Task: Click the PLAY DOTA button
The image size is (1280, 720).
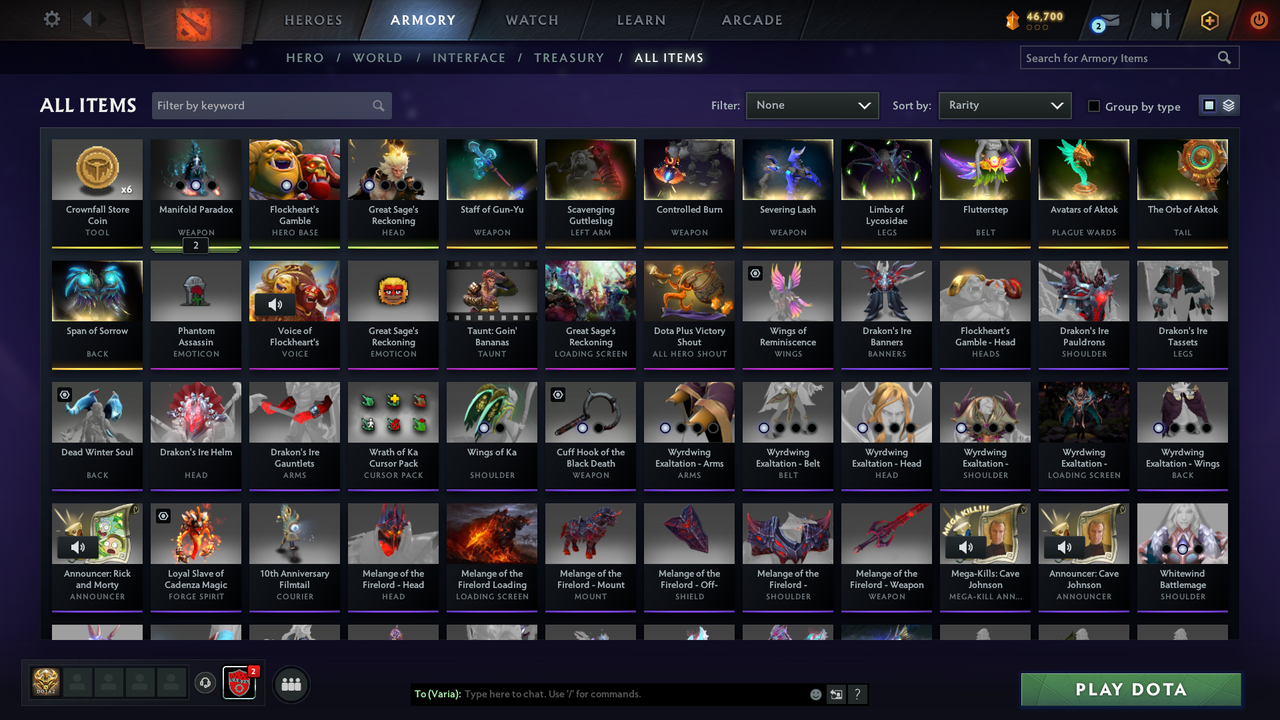Action: [1130, 689]
